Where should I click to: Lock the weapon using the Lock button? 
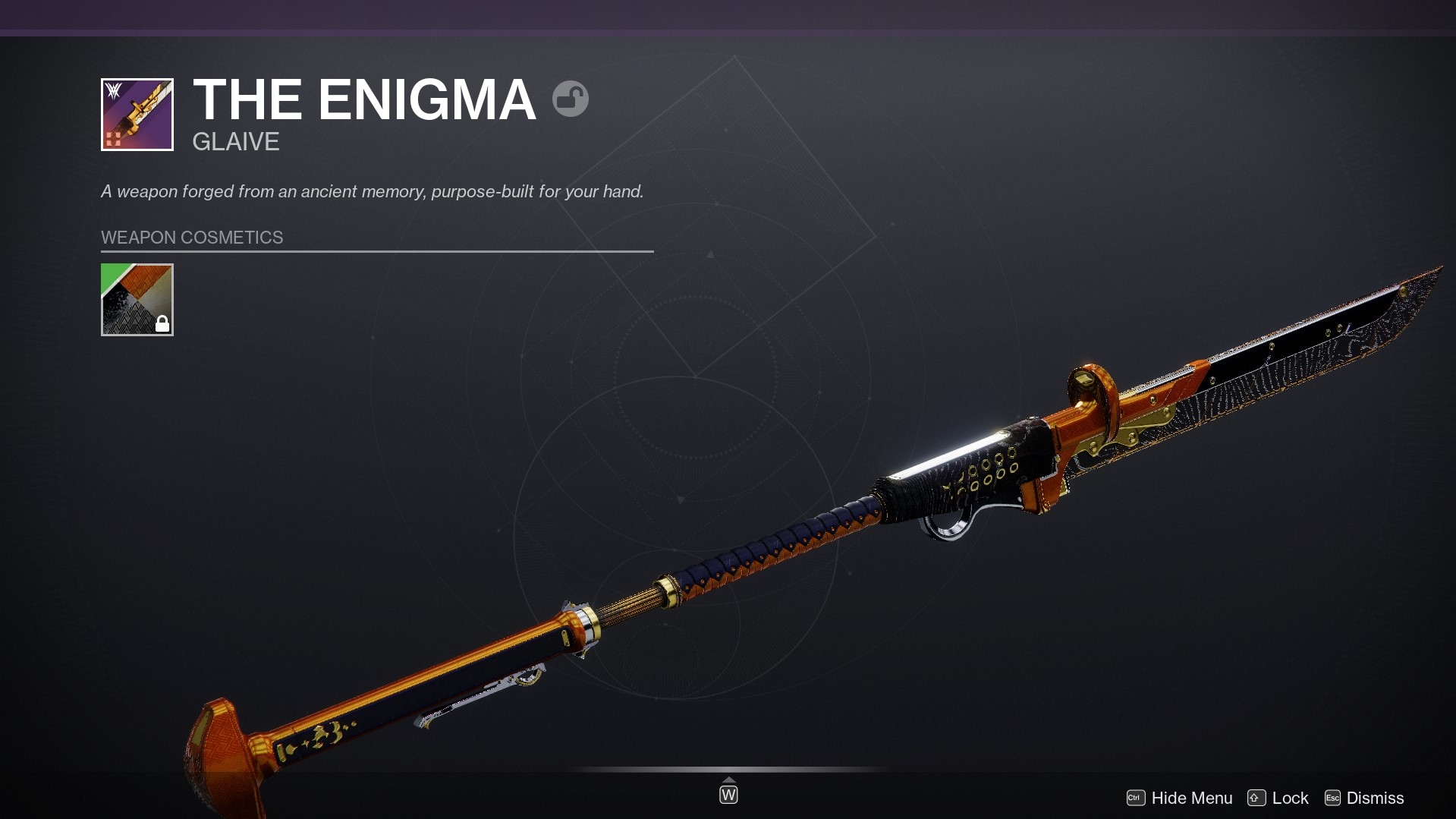[1278, 798]
